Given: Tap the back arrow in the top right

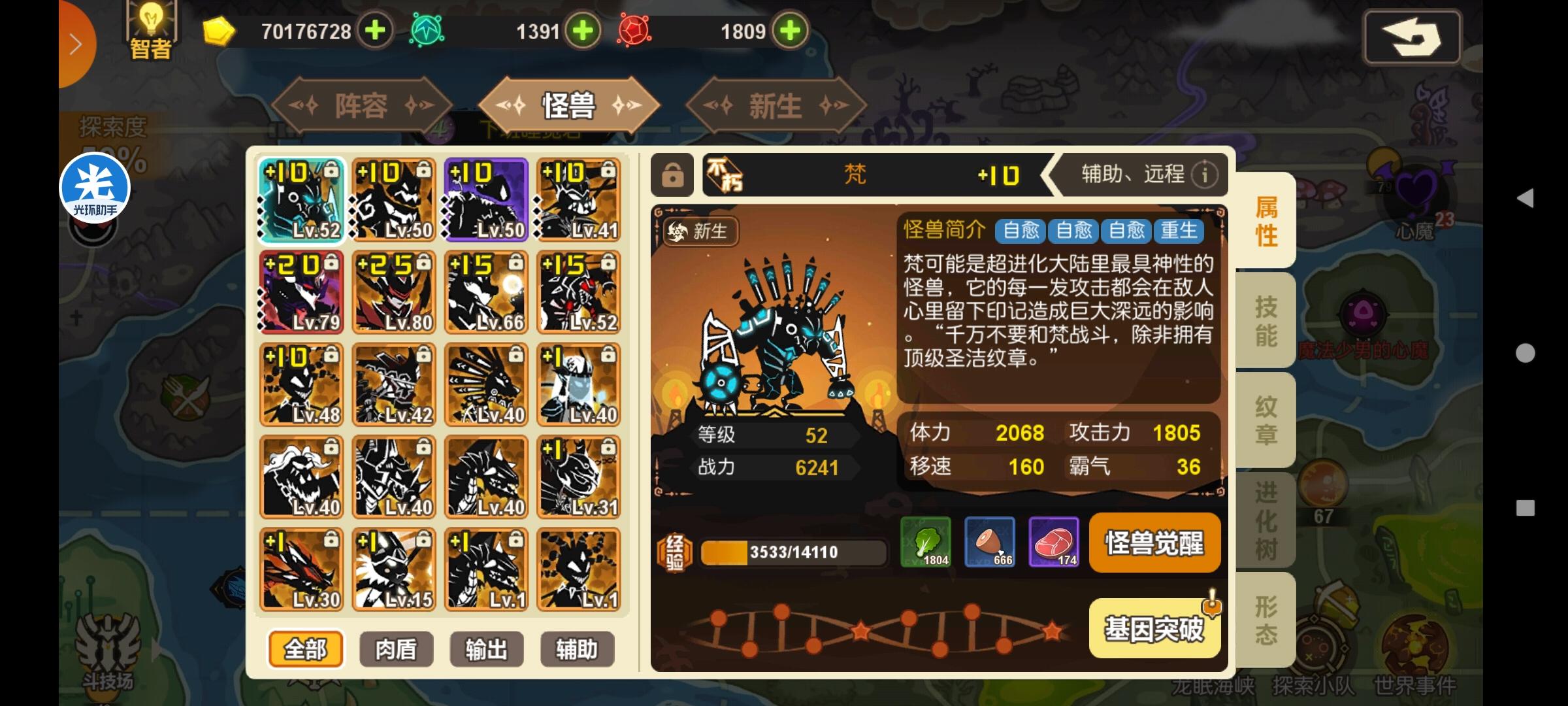Looking at the screenshot, I should tap(1411, 37).
